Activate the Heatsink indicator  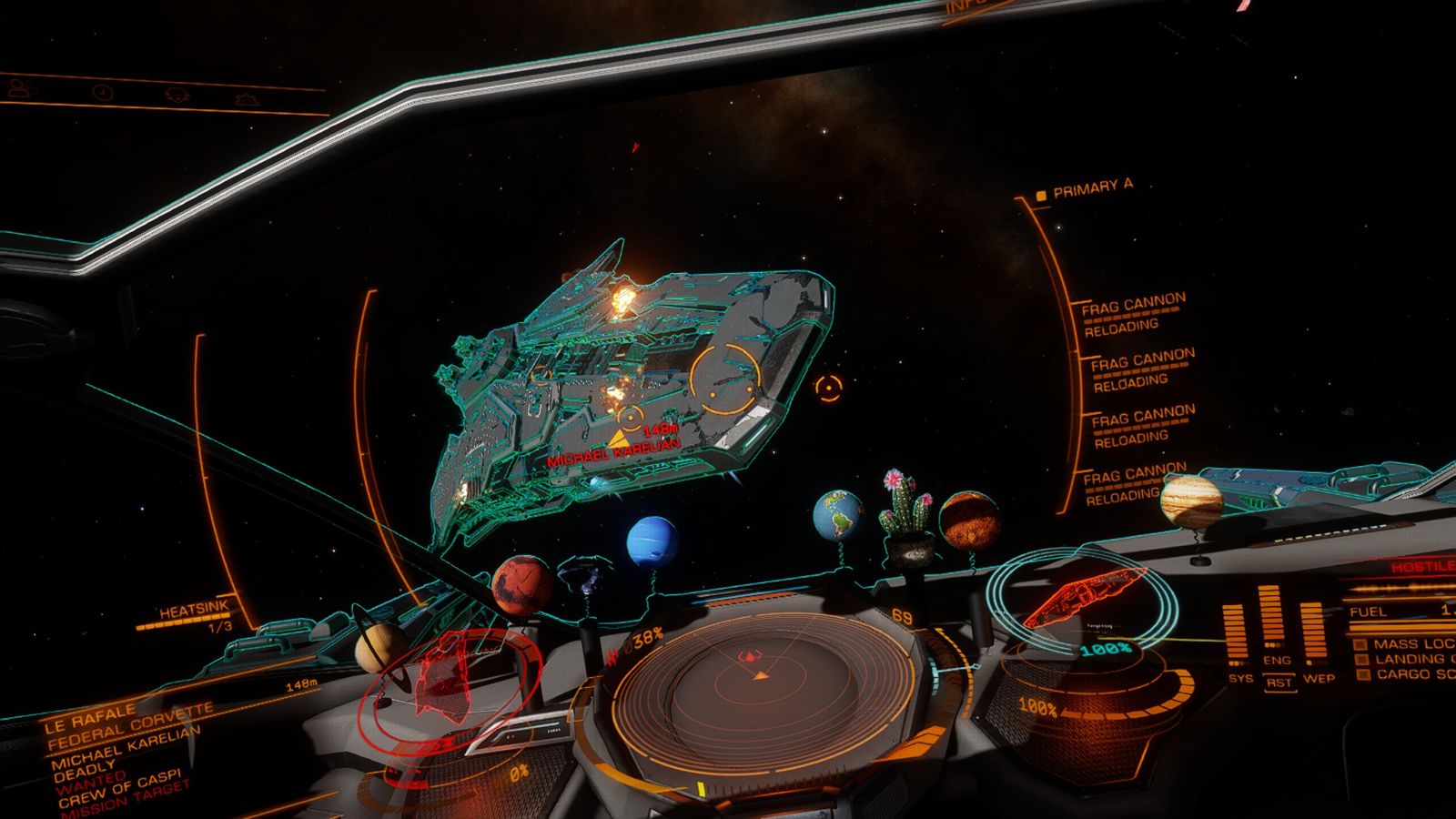tap(194, 614)
